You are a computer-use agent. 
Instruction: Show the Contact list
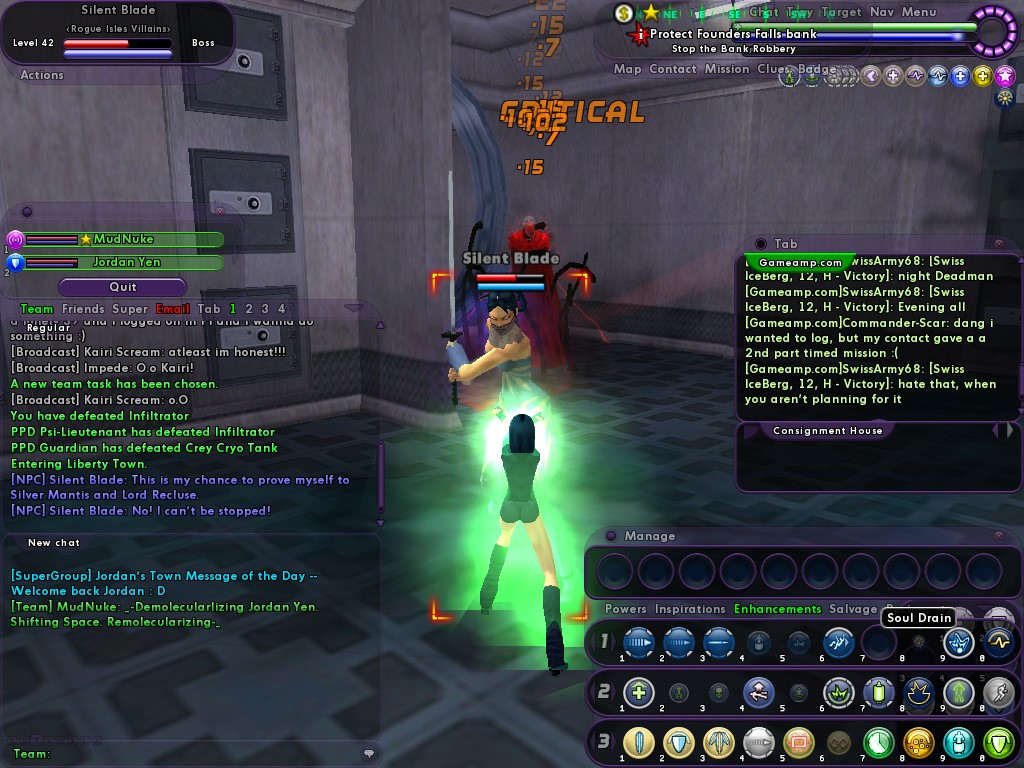tap(672, 69)
